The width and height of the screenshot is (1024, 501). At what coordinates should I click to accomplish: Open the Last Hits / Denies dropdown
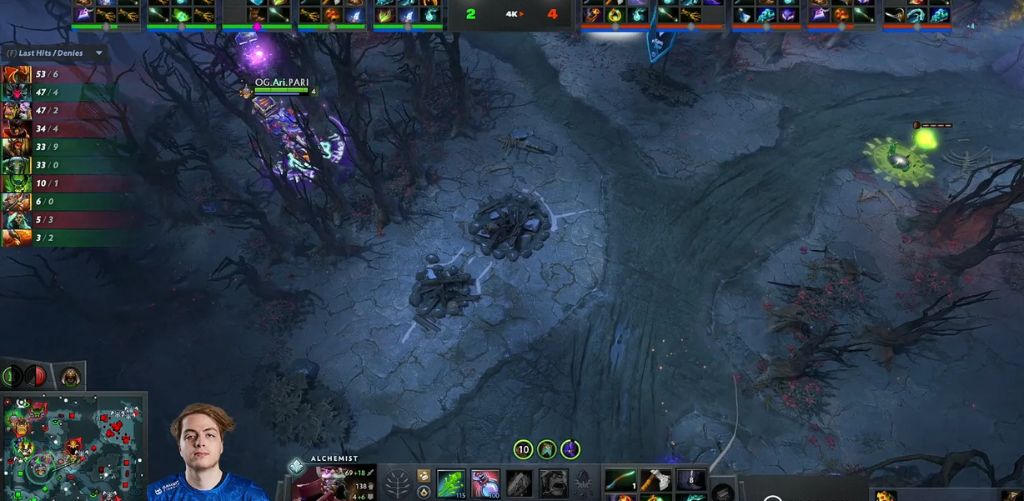99,53
